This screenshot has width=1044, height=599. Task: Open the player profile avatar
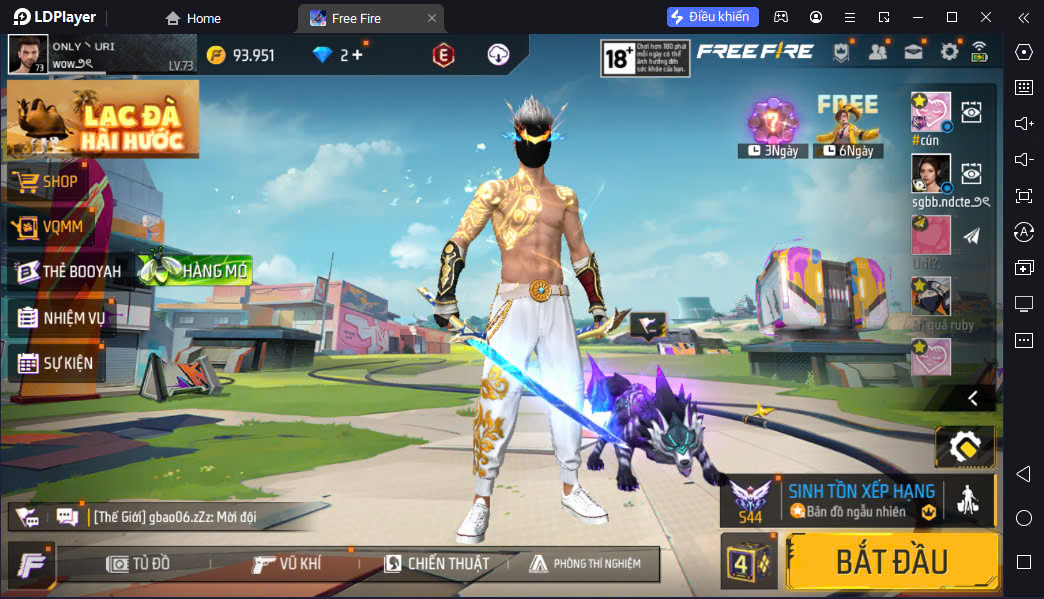28,54
